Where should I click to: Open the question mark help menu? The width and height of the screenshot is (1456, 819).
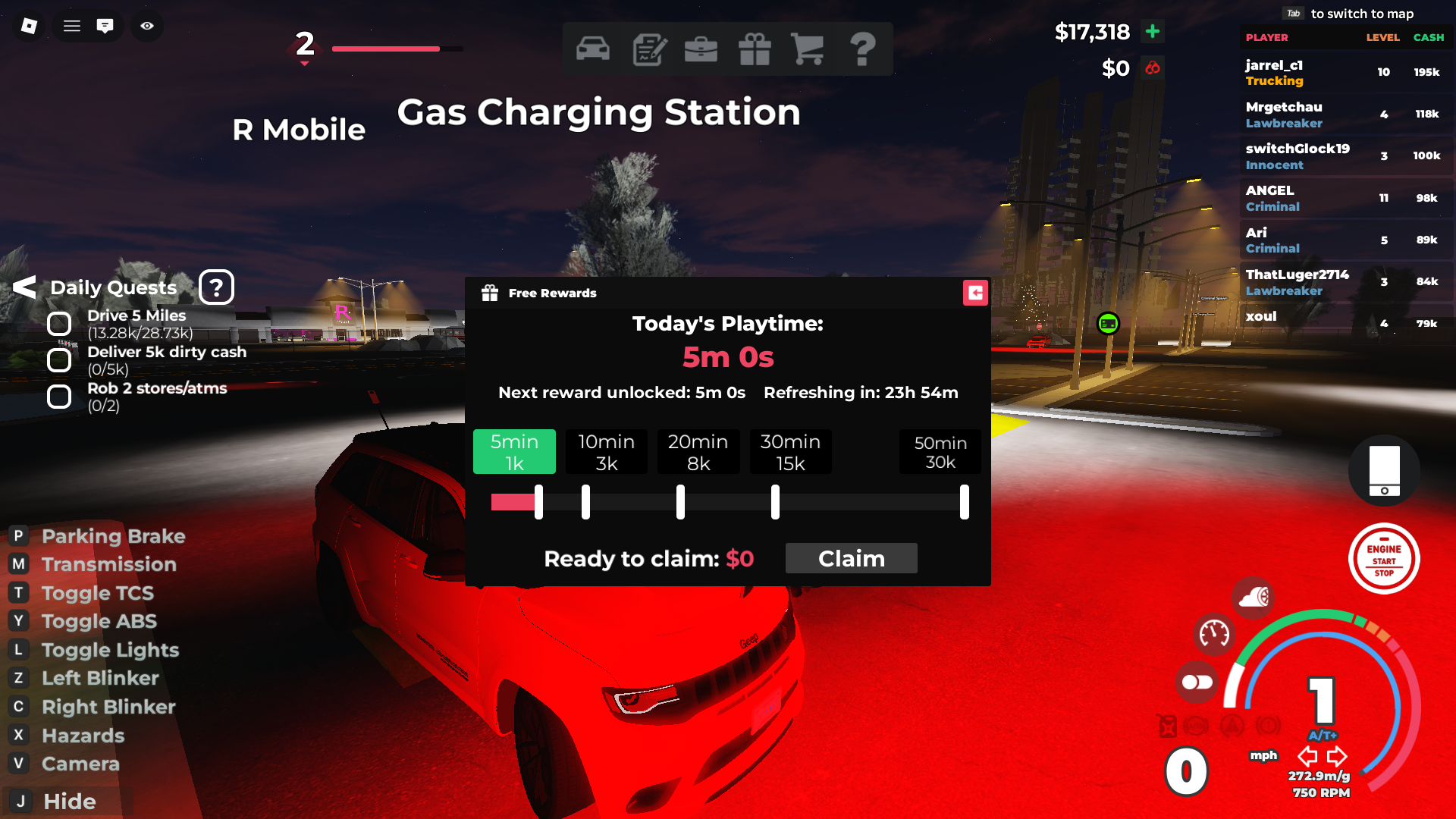pyautogui.click(x=862, y=49)
